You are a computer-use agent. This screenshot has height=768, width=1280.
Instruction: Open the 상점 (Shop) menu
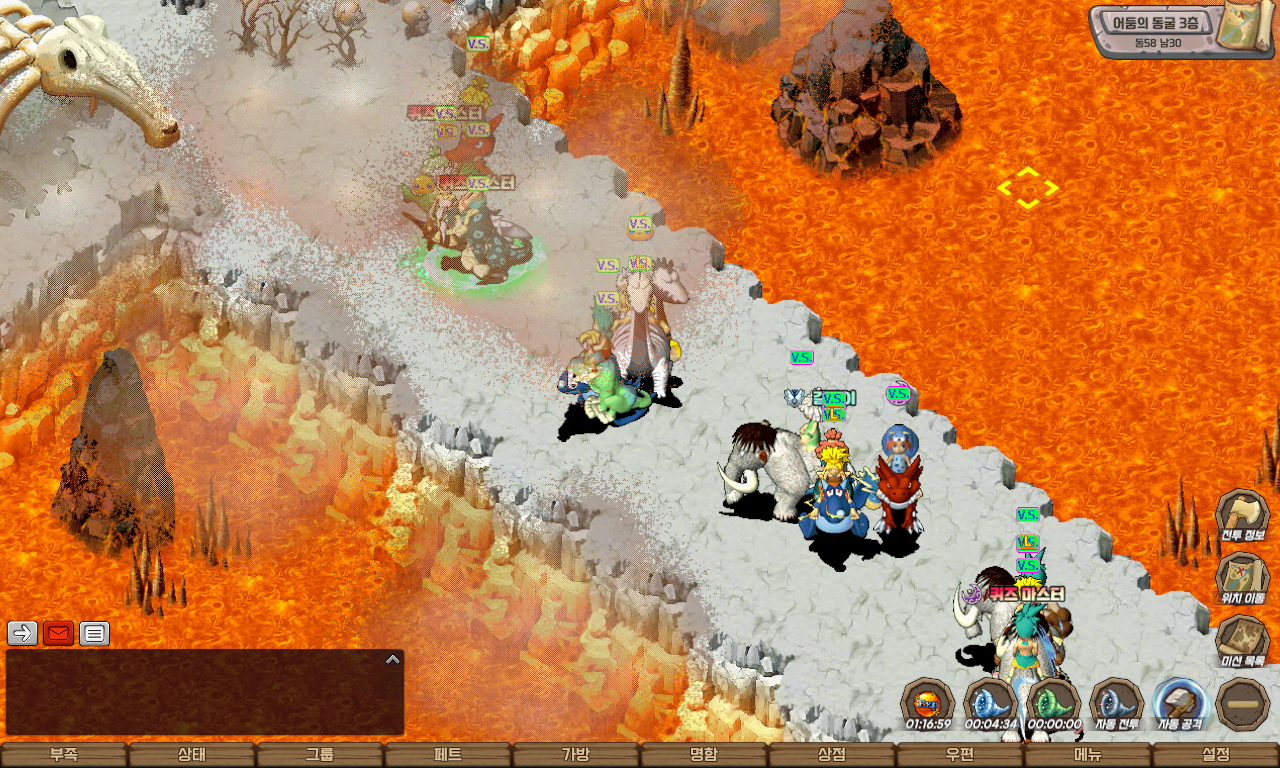click(x=832, y=755)
